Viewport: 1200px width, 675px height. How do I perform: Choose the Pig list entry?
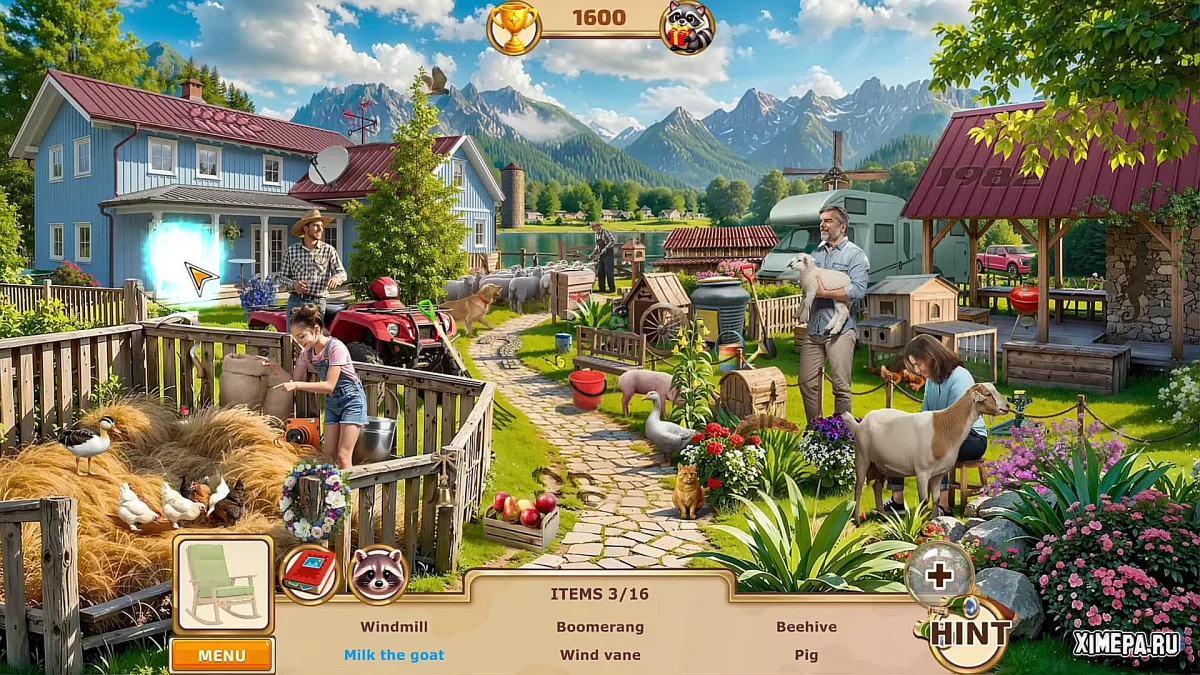806,655
